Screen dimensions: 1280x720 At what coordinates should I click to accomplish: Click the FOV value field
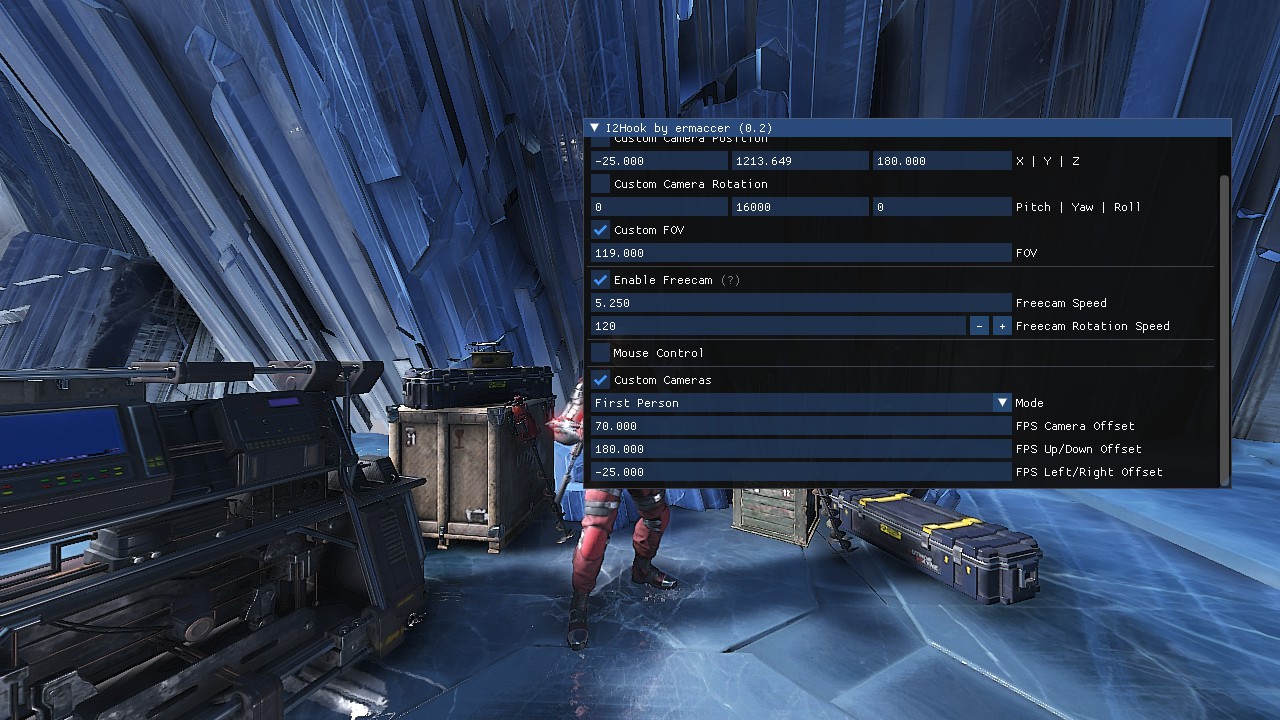[800, 253]
